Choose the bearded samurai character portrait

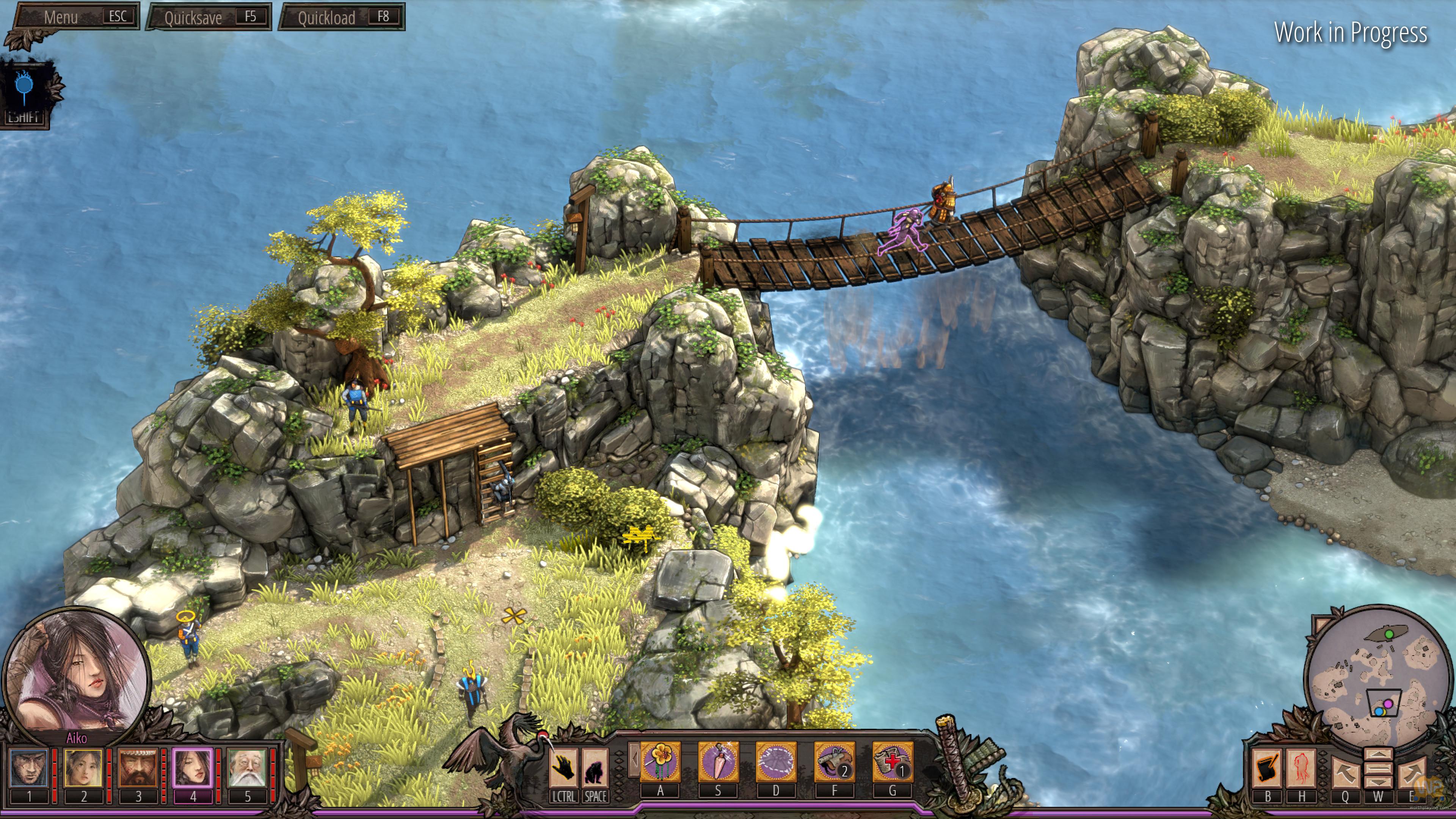[x=138, y=767]
